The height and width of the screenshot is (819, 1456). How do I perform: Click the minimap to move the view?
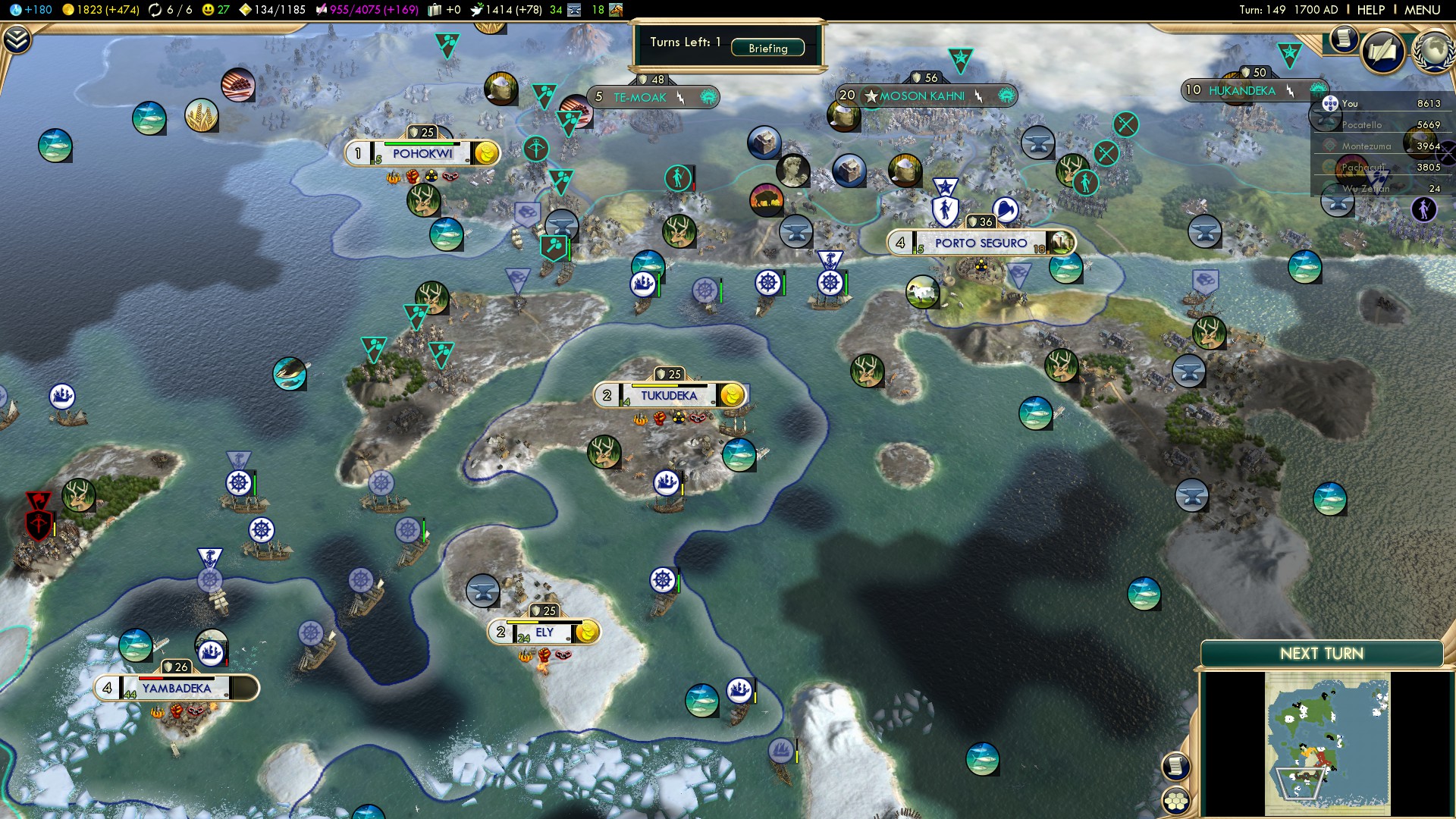1327,743
